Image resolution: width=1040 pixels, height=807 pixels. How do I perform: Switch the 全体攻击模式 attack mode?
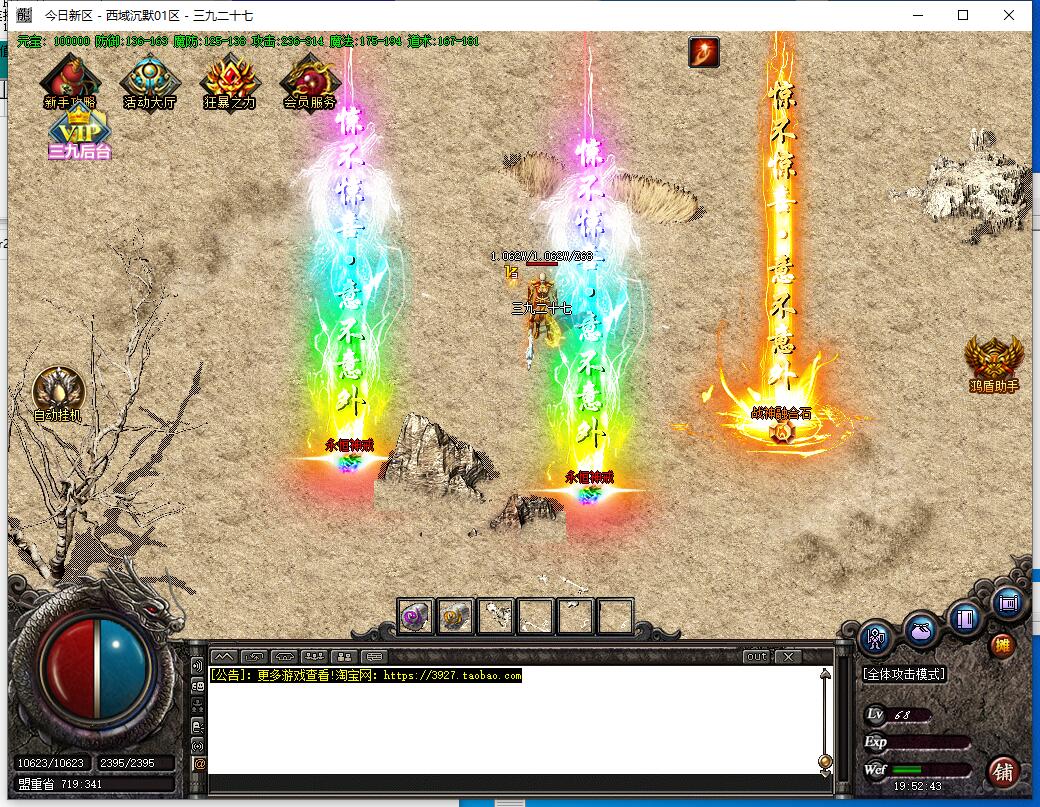click(904, 674)
